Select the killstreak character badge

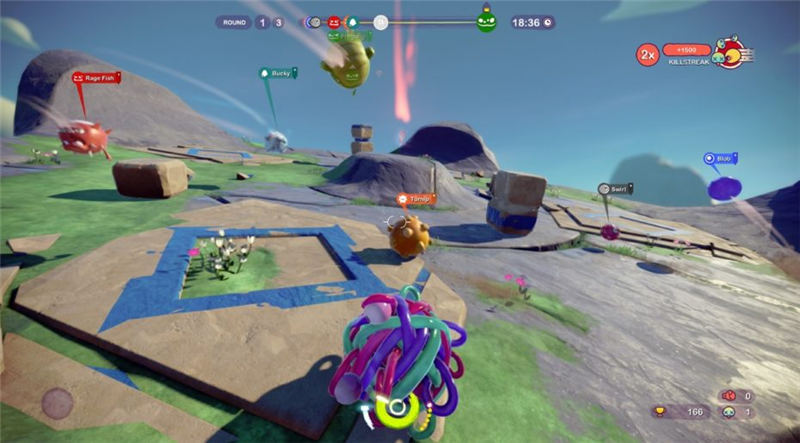pyautogui.click(x=732, y=53)
